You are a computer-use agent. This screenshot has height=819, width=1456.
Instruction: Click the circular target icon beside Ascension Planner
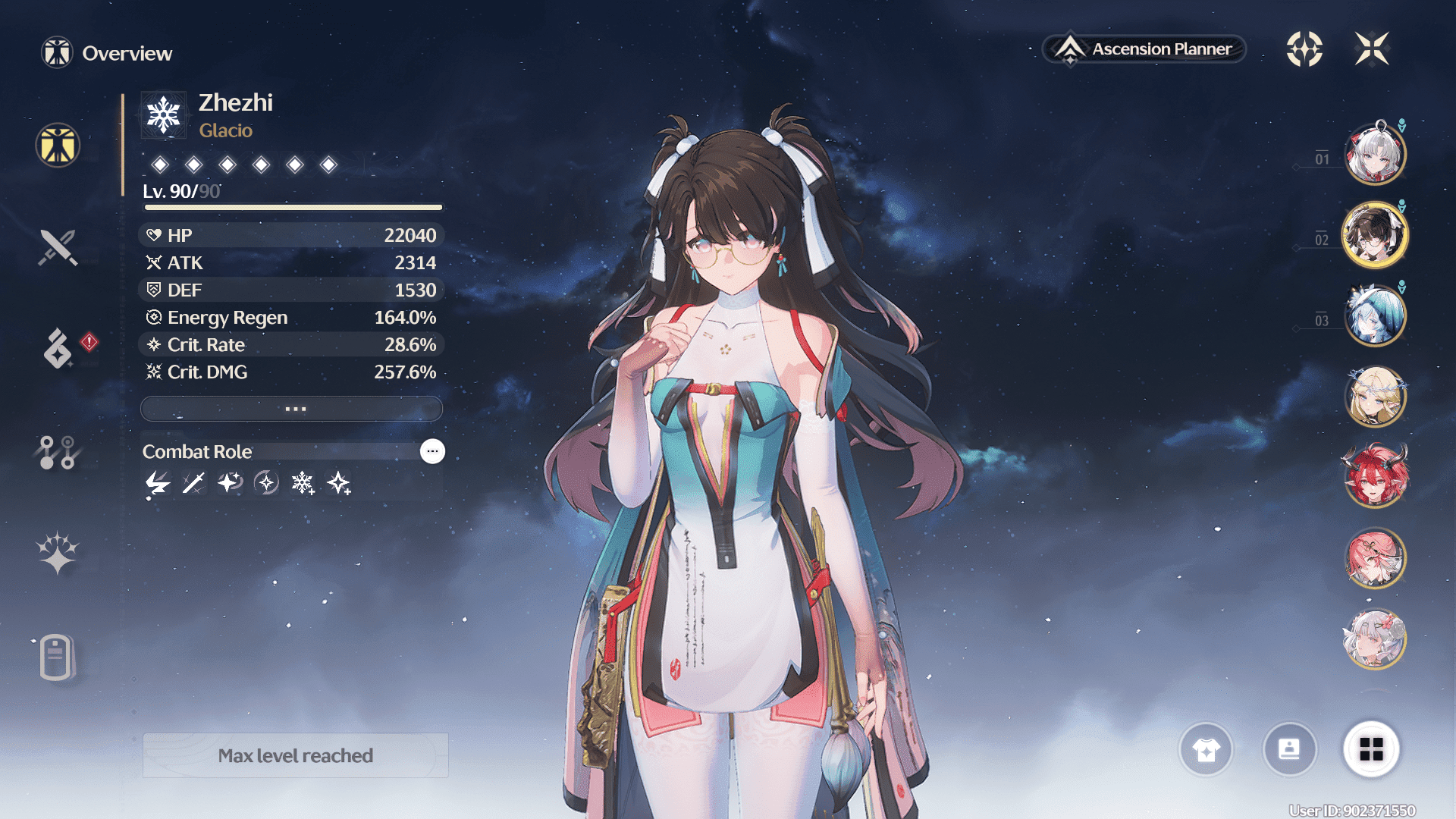pos(1304,49)
